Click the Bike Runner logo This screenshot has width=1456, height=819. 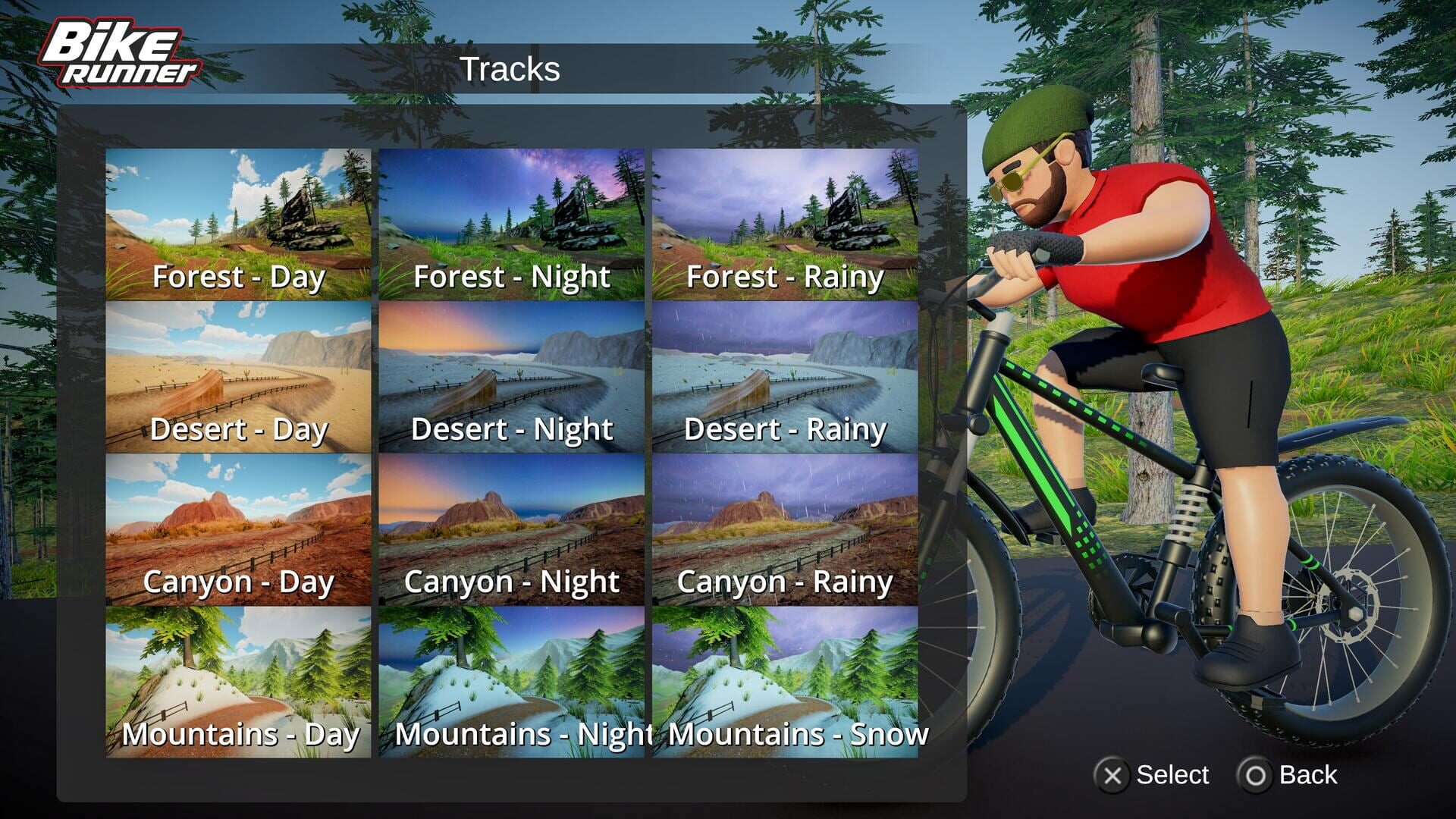(121, 53)
